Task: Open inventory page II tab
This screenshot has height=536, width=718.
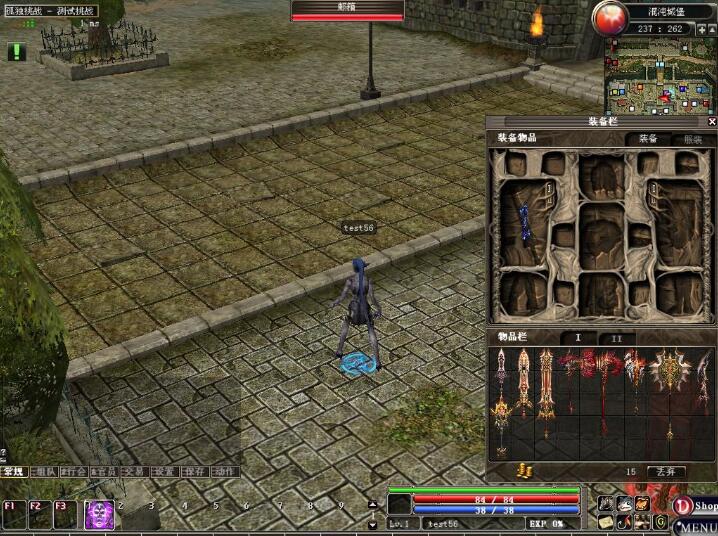Action: [x=616, y=339]
